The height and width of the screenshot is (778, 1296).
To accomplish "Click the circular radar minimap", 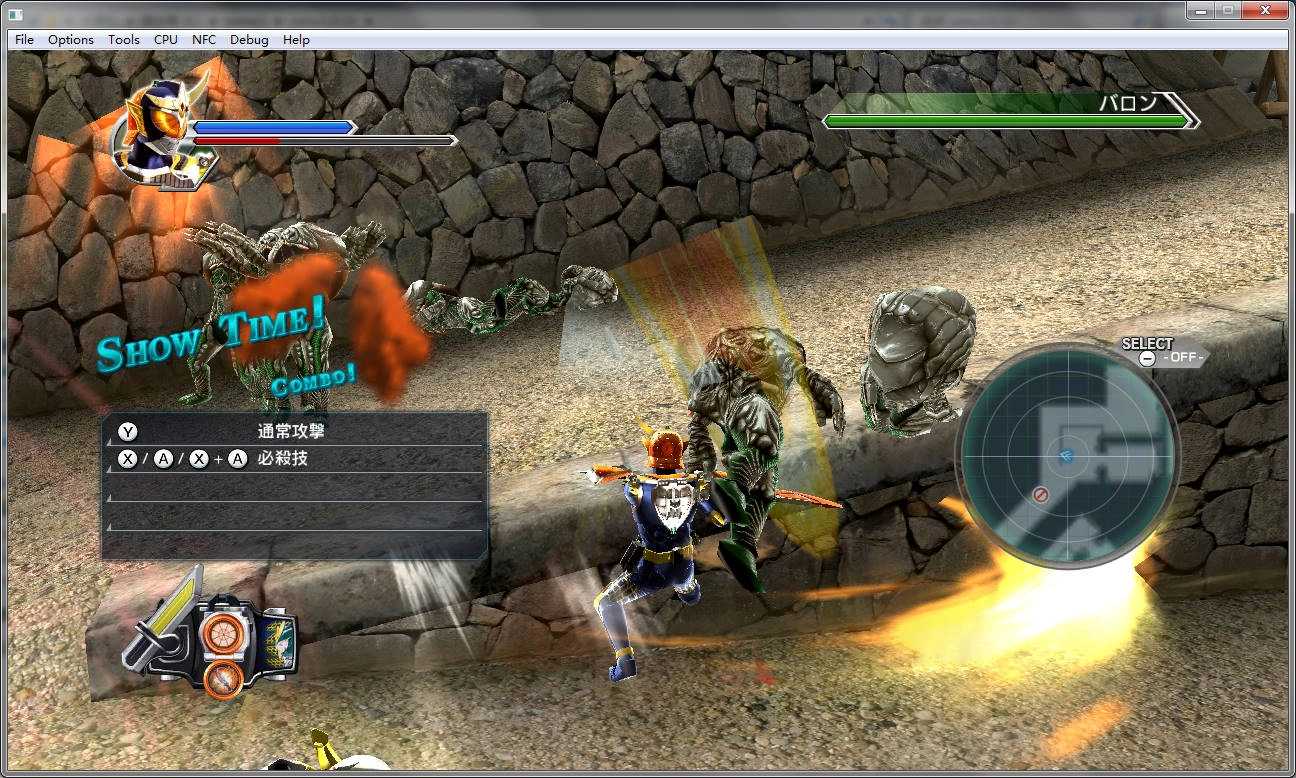I will (x=1067, y=456).
